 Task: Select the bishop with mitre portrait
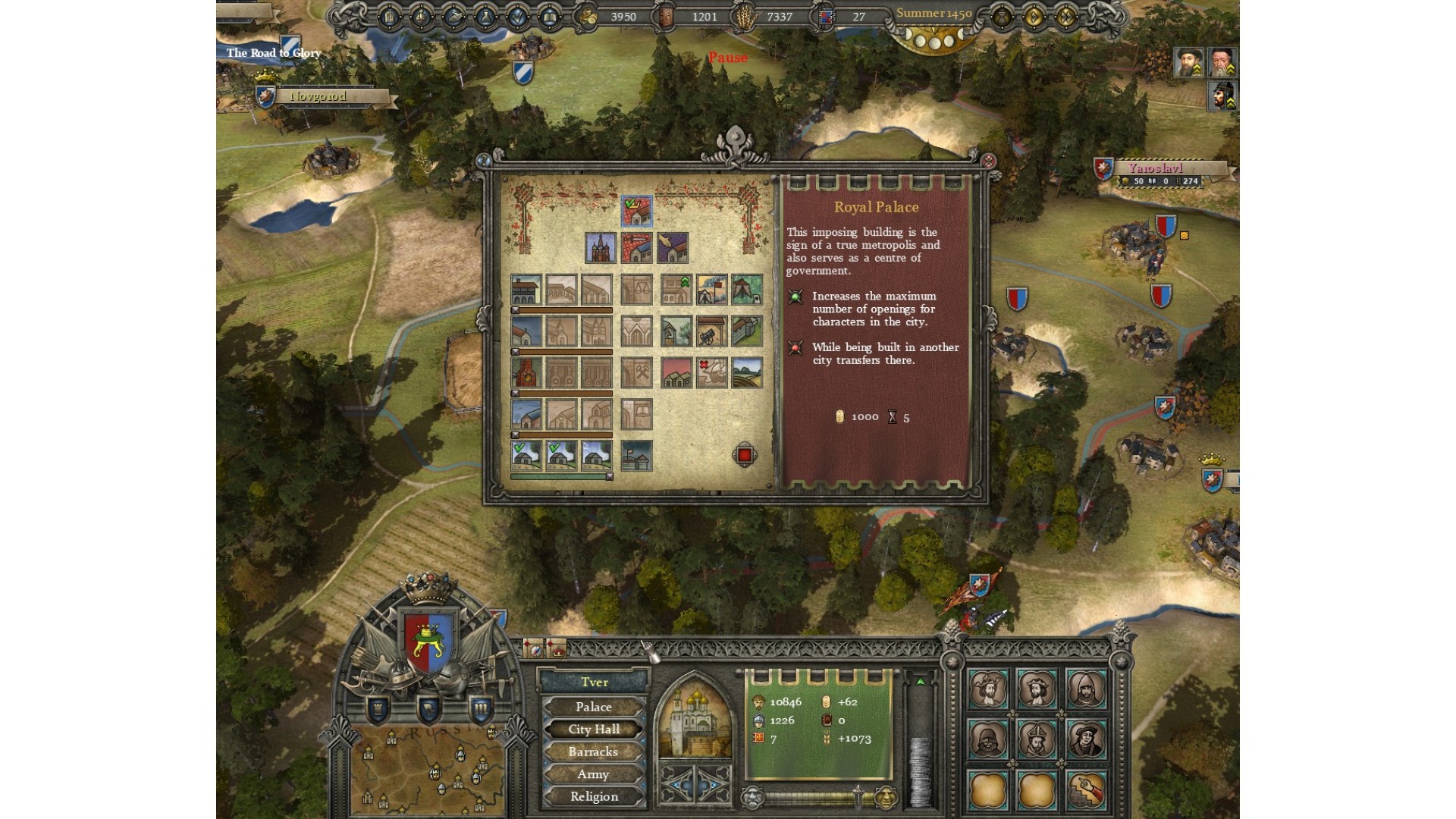tap(1037, 738)
